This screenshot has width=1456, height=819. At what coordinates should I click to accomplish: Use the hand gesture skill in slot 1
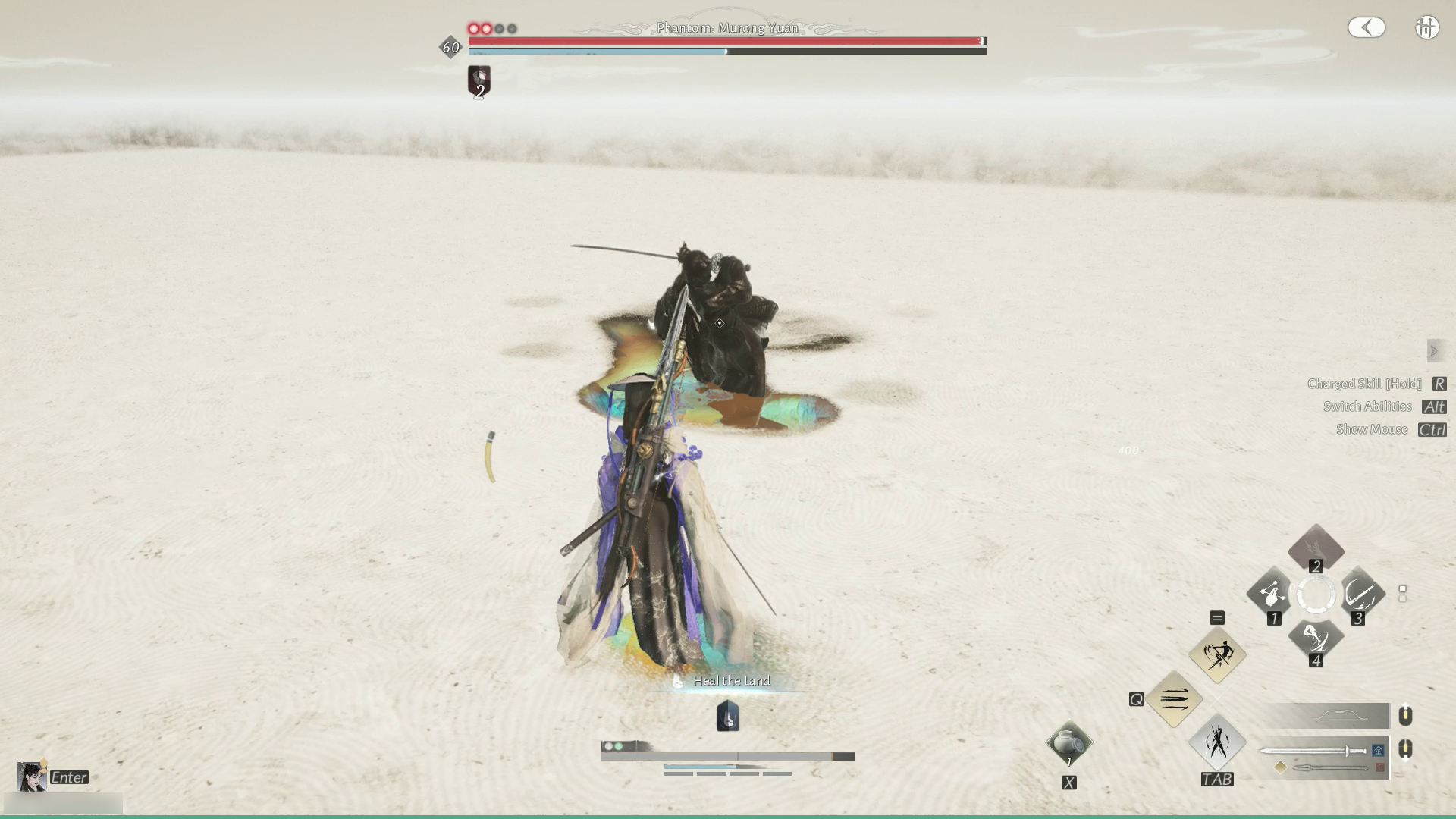click(1272, 593)
